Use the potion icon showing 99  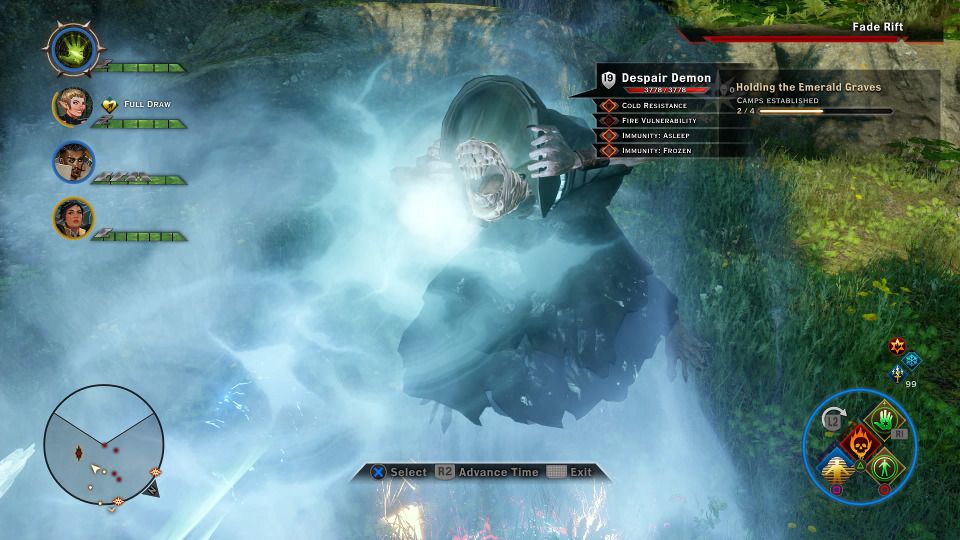[897, 373]
